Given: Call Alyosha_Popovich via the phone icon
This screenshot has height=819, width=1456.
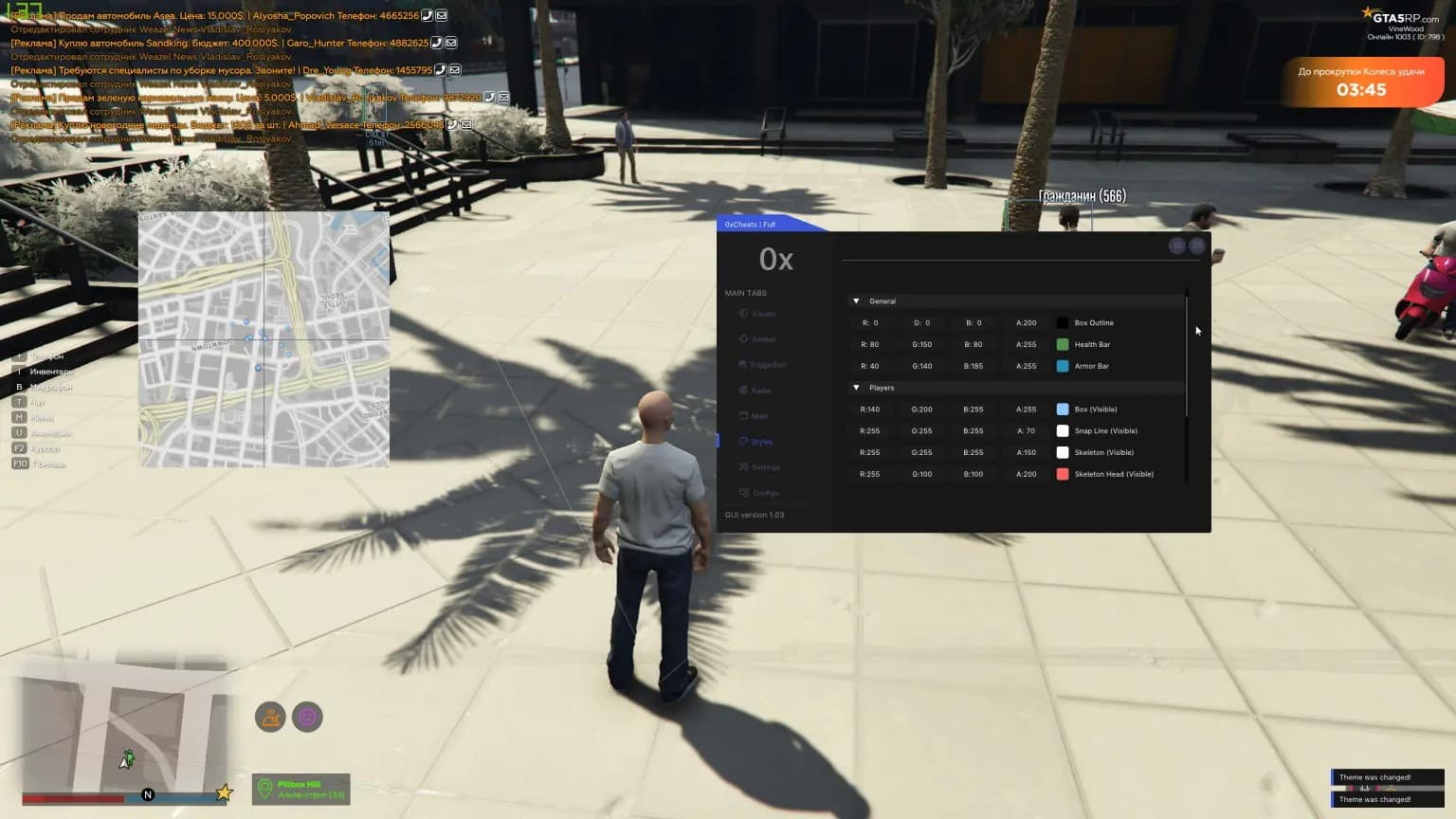Looking at the screenshot, I should [427, 15].
